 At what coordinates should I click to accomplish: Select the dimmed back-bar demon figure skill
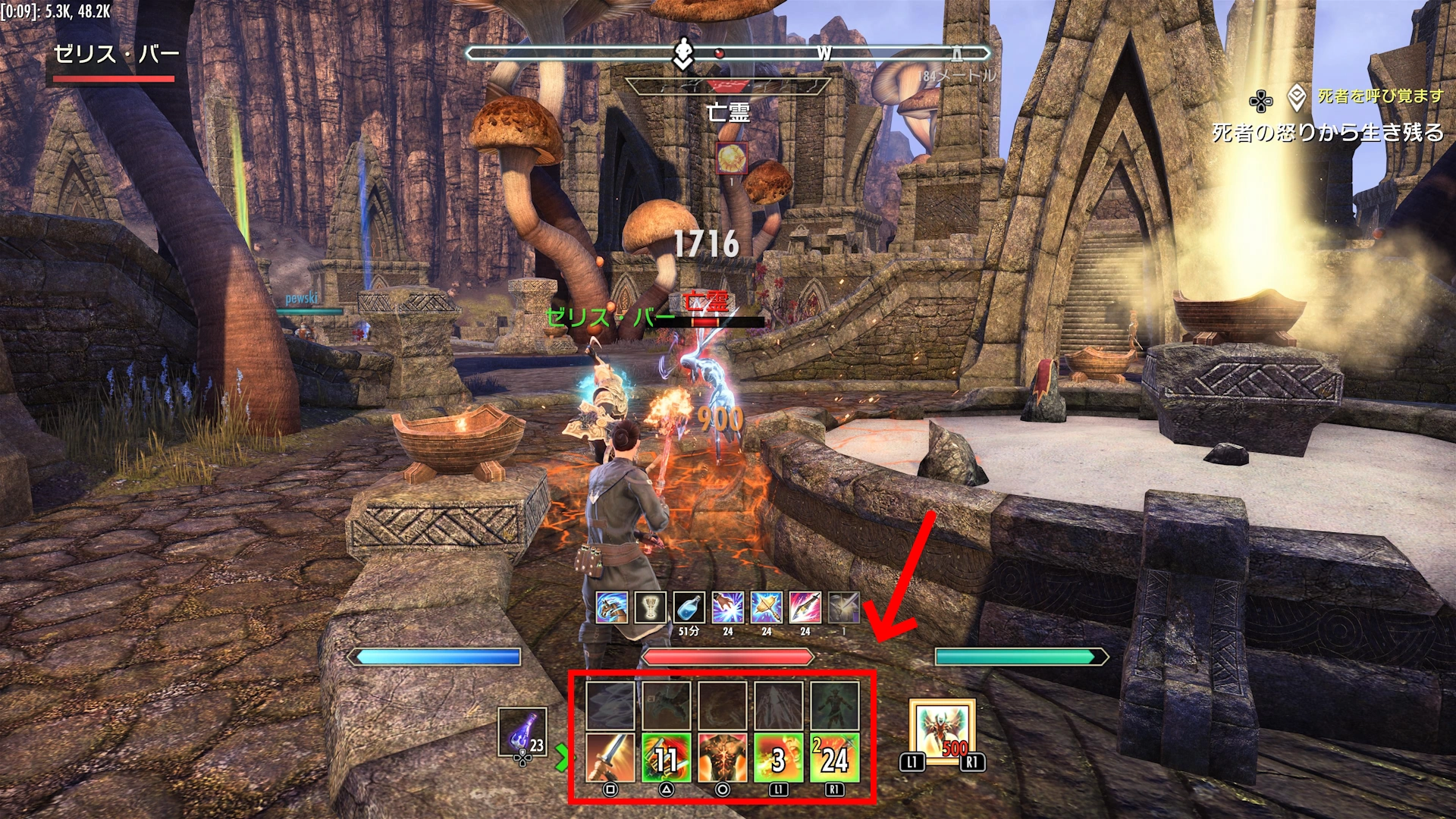(x=835, y=705)
